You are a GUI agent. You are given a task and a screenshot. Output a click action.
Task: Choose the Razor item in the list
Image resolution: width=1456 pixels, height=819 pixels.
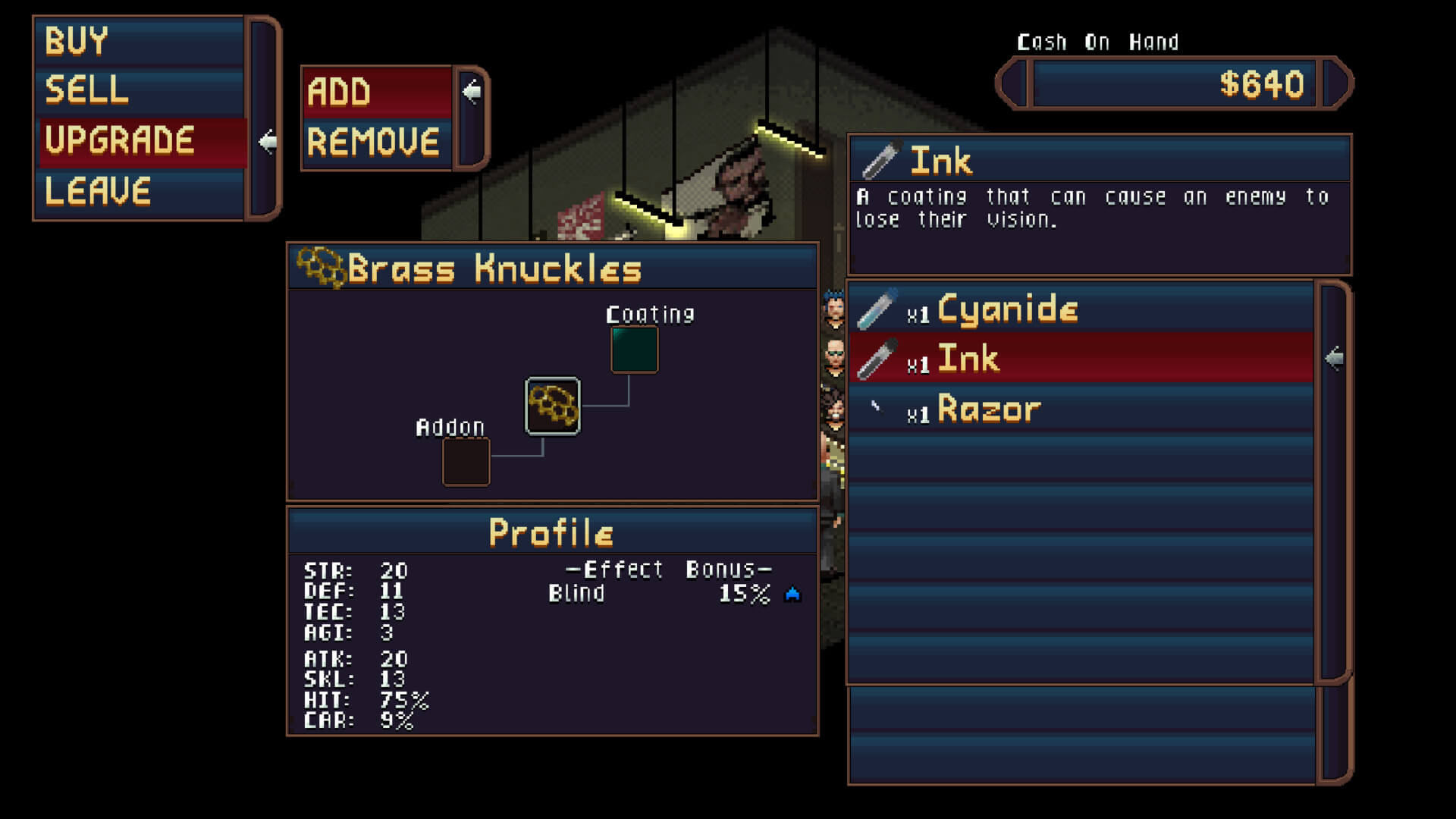tap(1080, 409)
